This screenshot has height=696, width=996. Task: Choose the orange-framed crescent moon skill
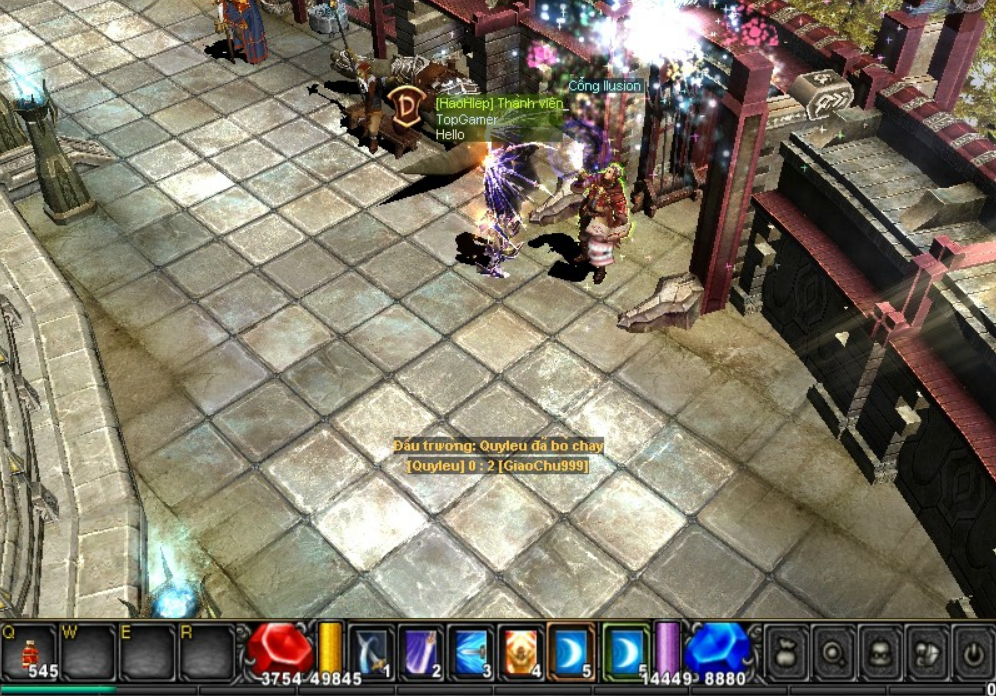[x=571, y=652]
